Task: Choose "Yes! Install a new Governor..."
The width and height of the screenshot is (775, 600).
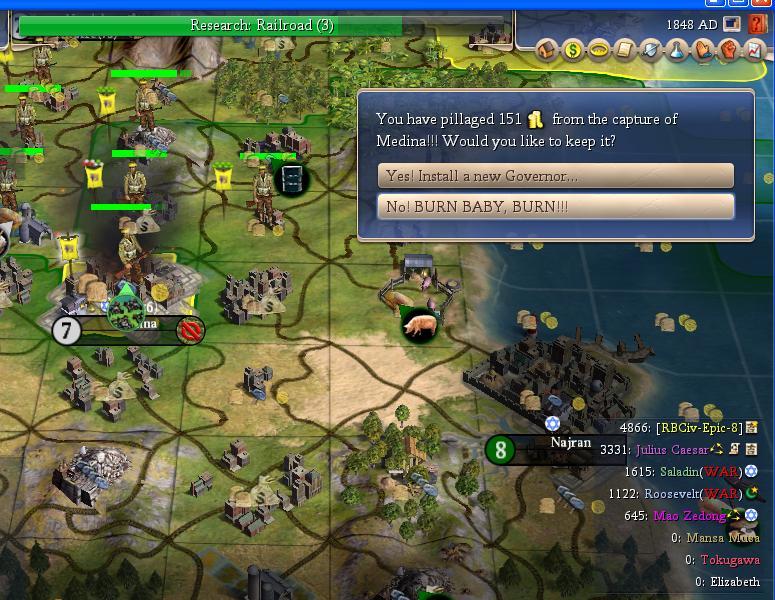Action: click(555, 176)
